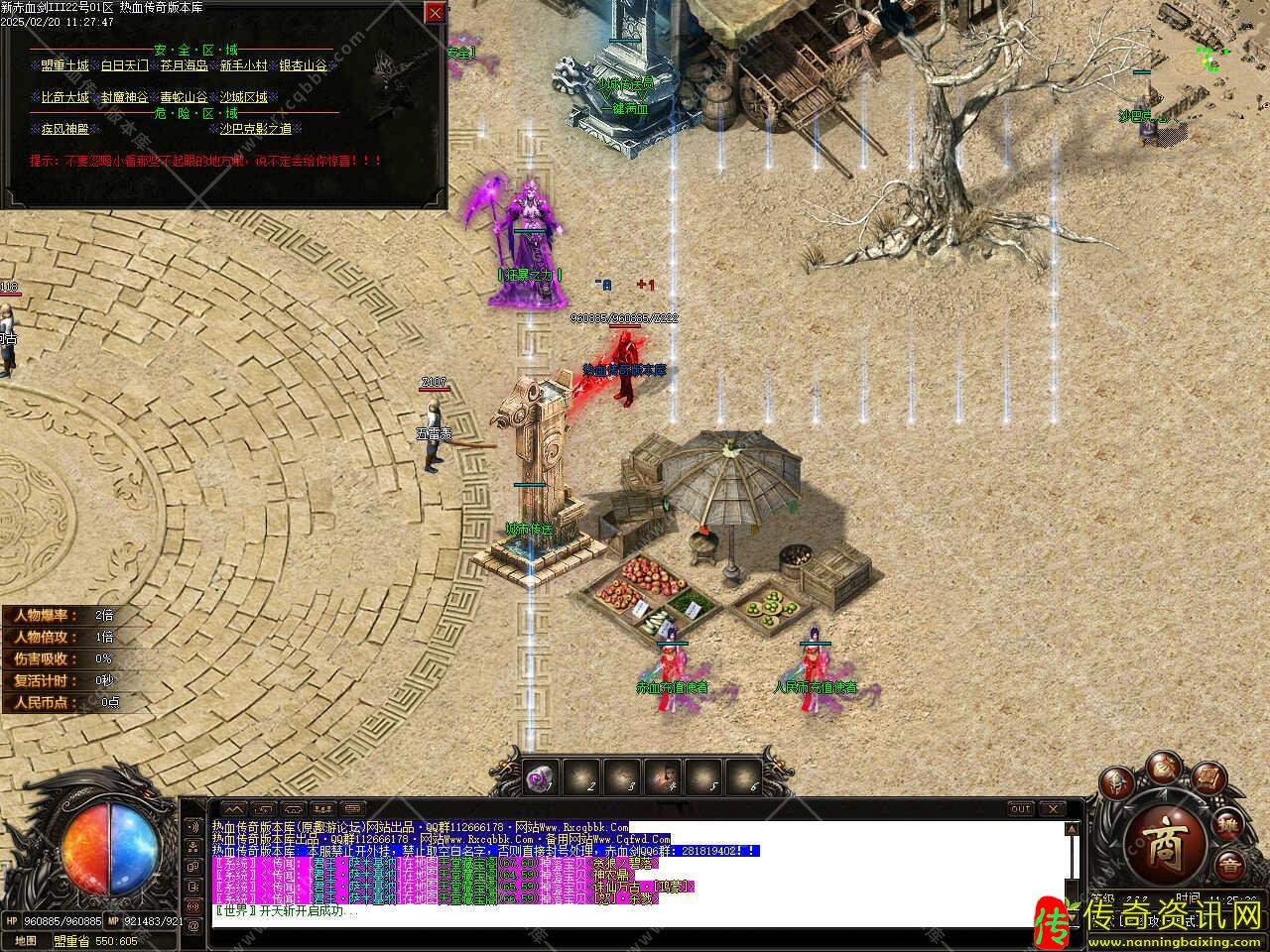Pick the 封魔神谷 destination

tap(125, 97)
